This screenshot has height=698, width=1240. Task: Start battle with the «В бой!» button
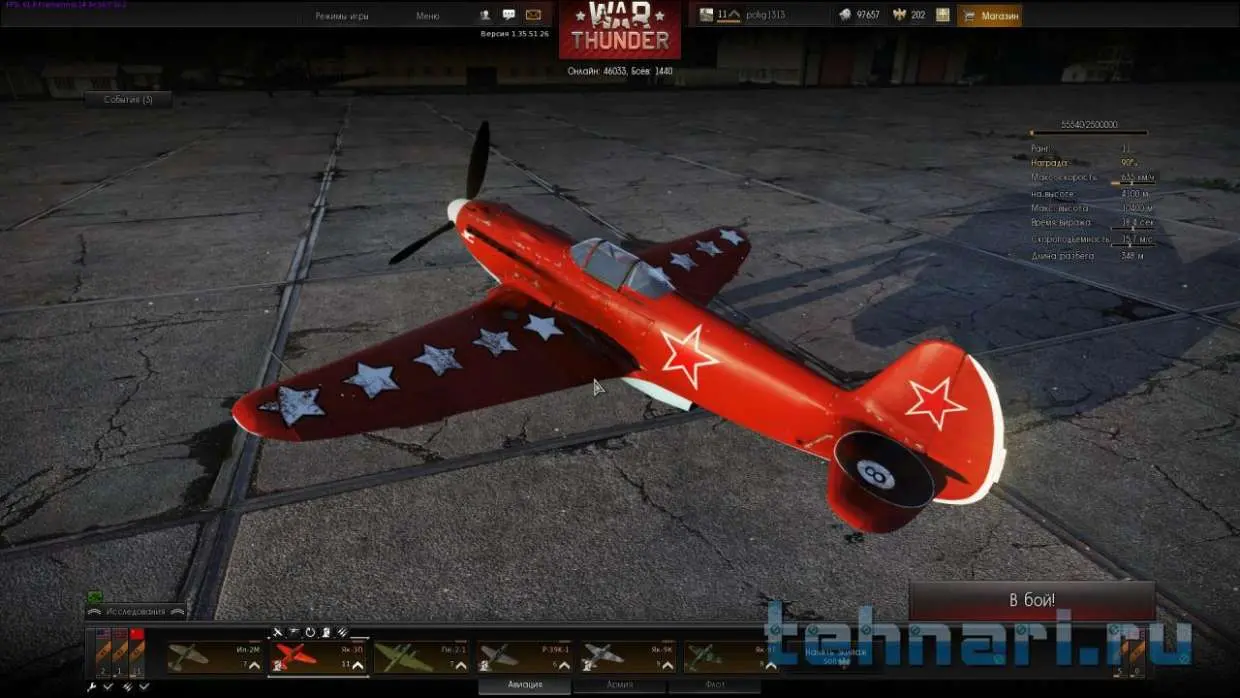click(1031, 601)
